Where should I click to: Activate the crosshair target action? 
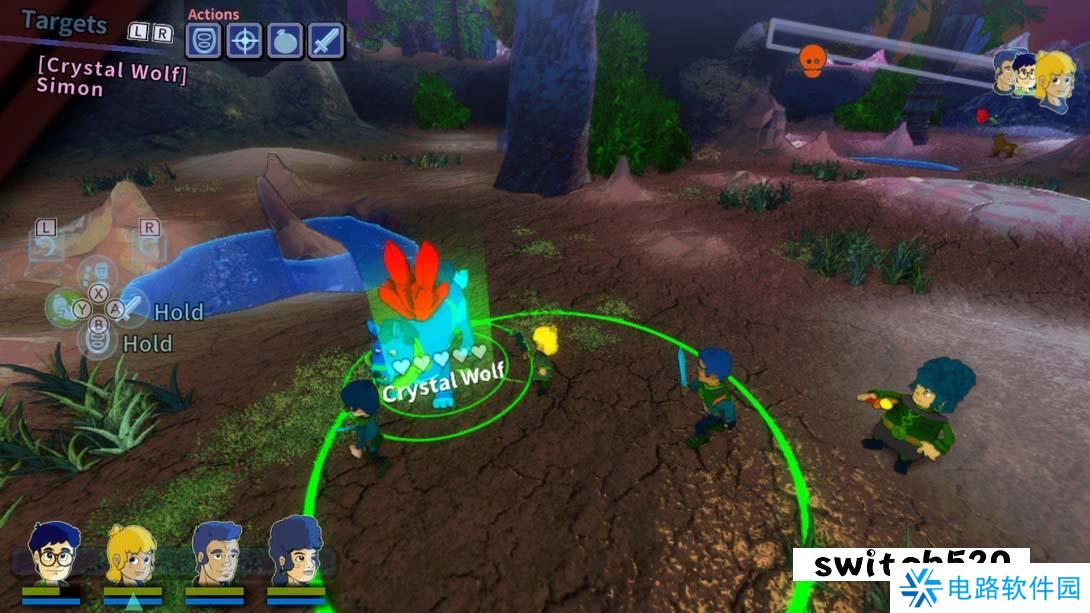pyautogui.click(x=244, y=41)
